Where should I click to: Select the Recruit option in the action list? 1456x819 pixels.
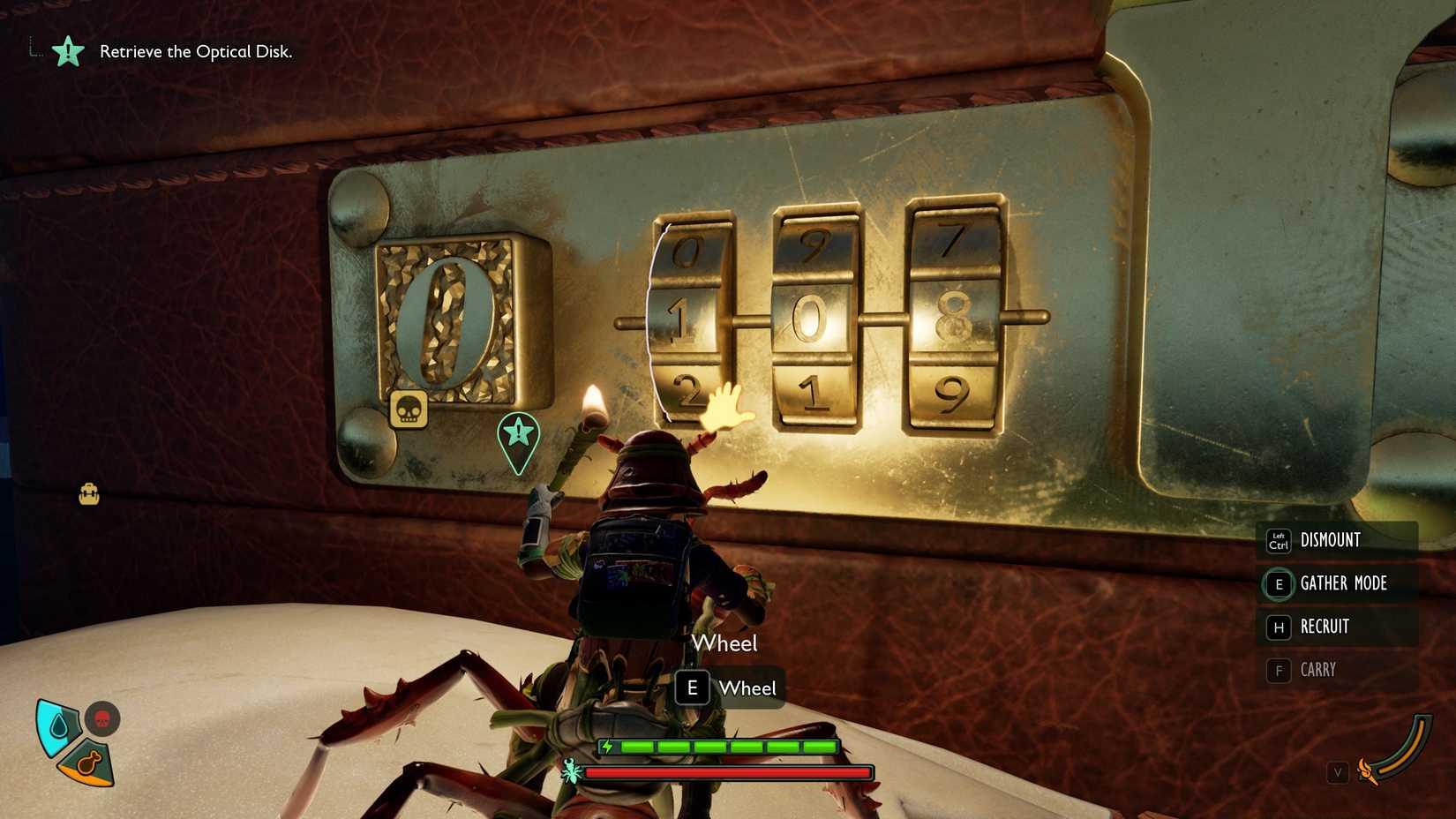[1324, 627]
